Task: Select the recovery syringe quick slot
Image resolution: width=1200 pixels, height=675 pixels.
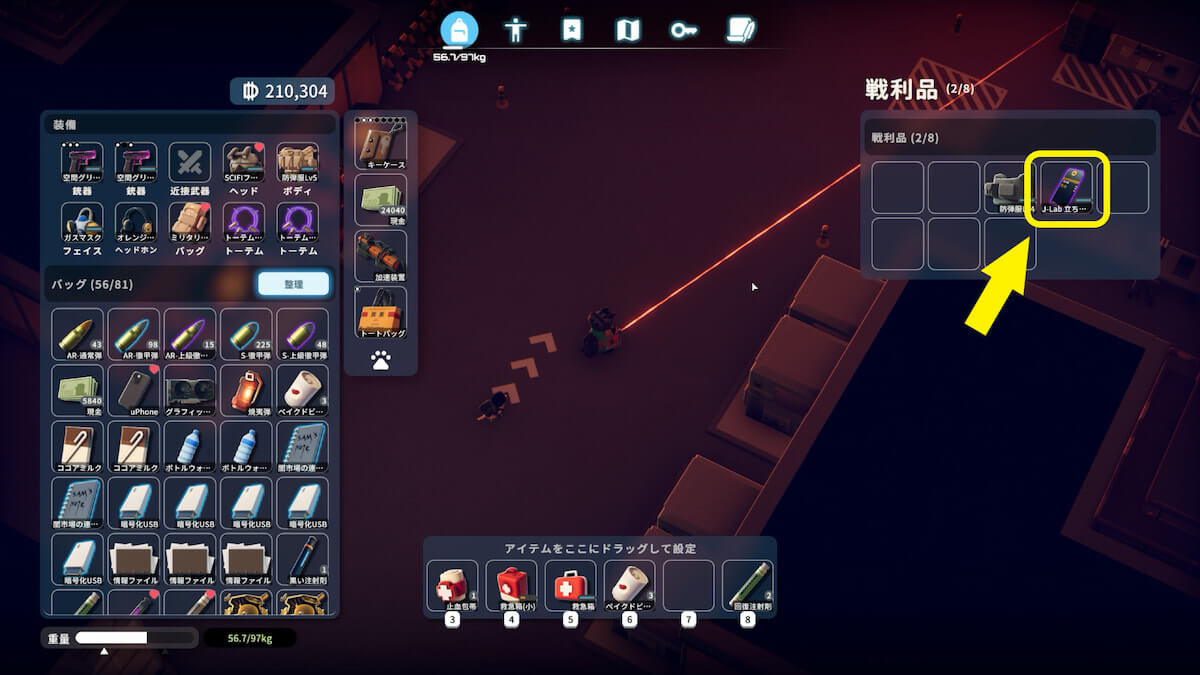Action: [x=746, y=585]
